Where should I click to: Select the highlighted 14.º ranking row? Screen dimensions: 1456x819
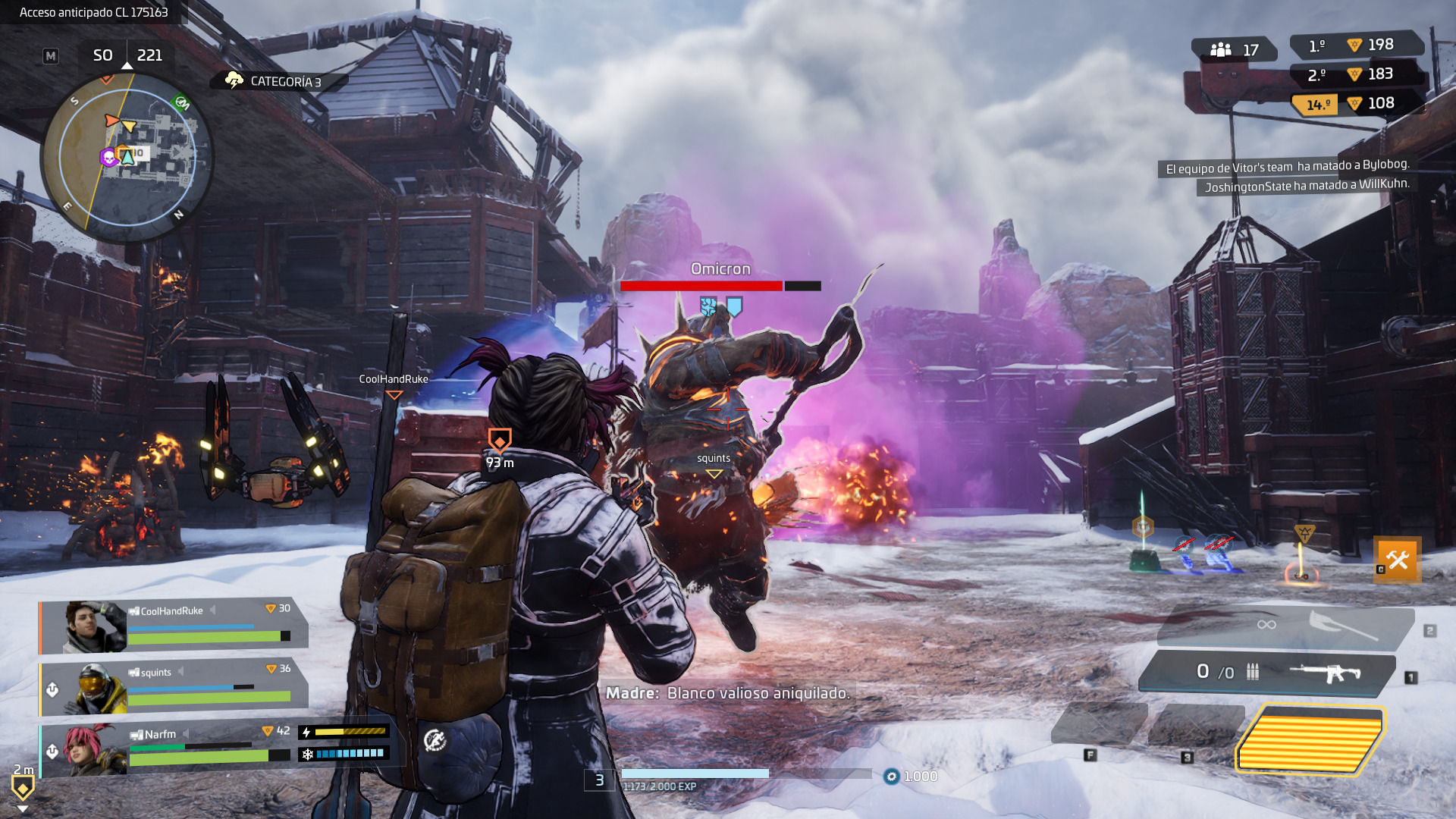[x=1354, y=104]
